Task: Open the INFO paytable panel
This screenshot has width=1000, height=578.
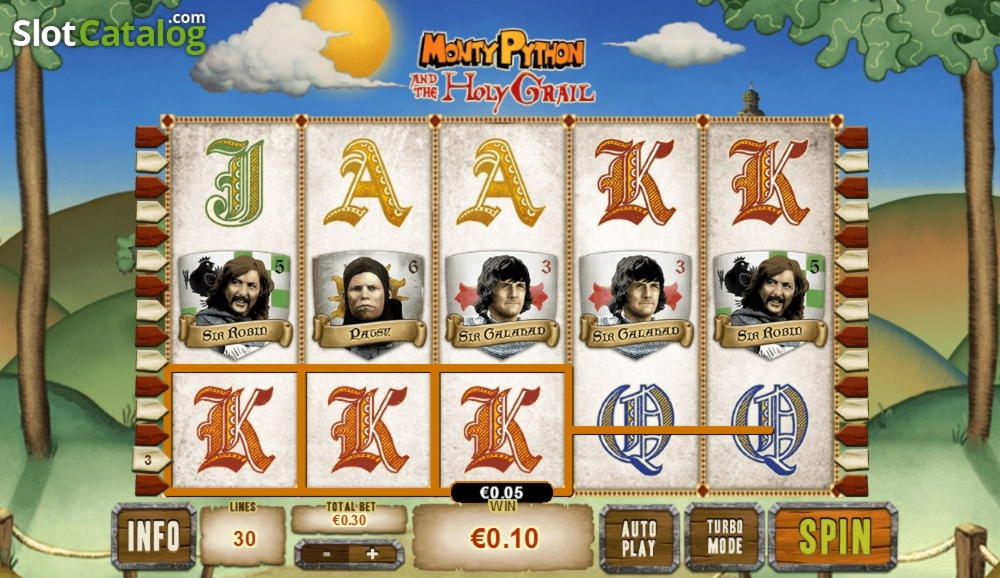Action: 153,537
